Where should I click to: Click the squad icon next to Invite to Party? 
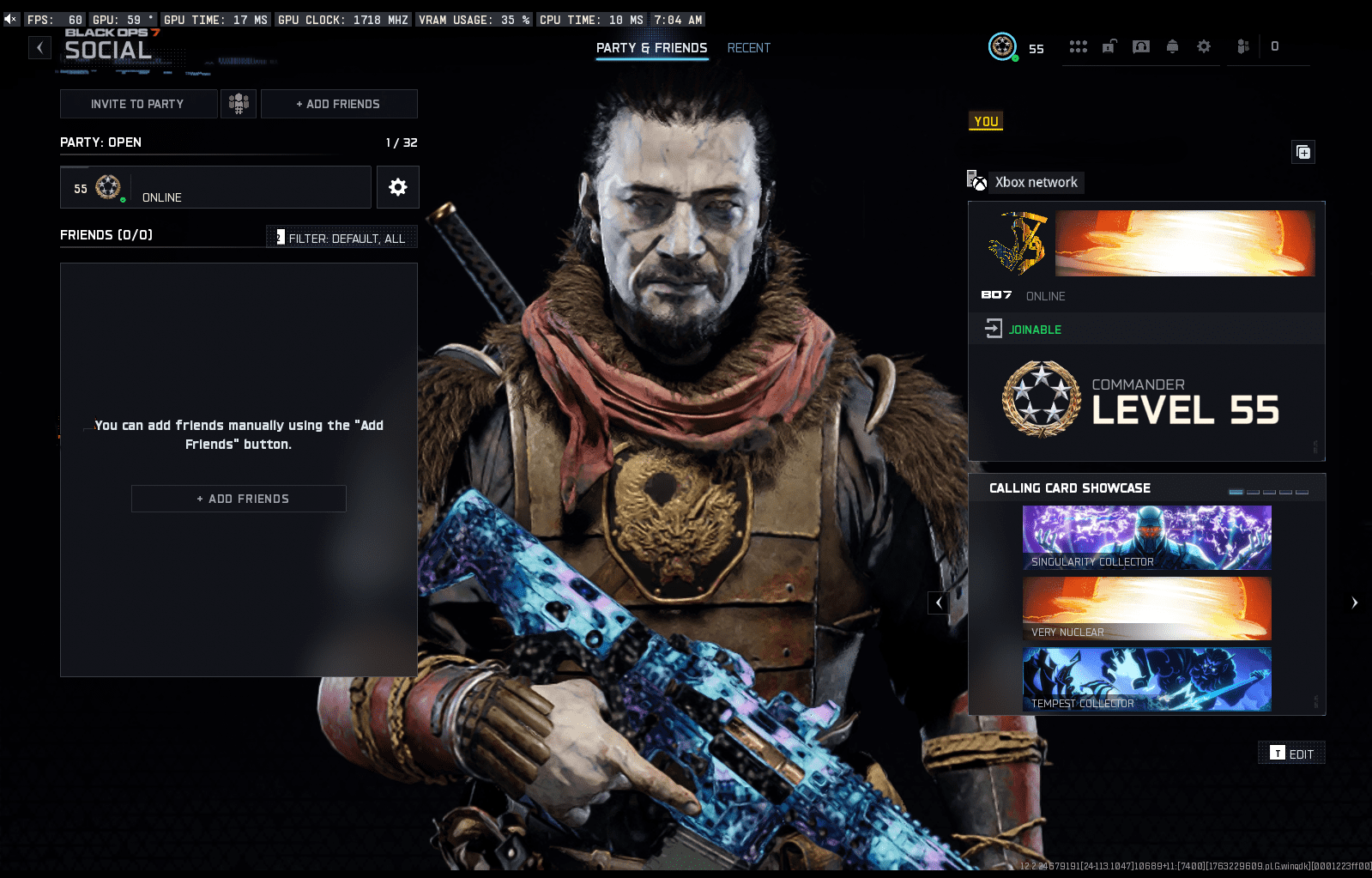(239, 103)
